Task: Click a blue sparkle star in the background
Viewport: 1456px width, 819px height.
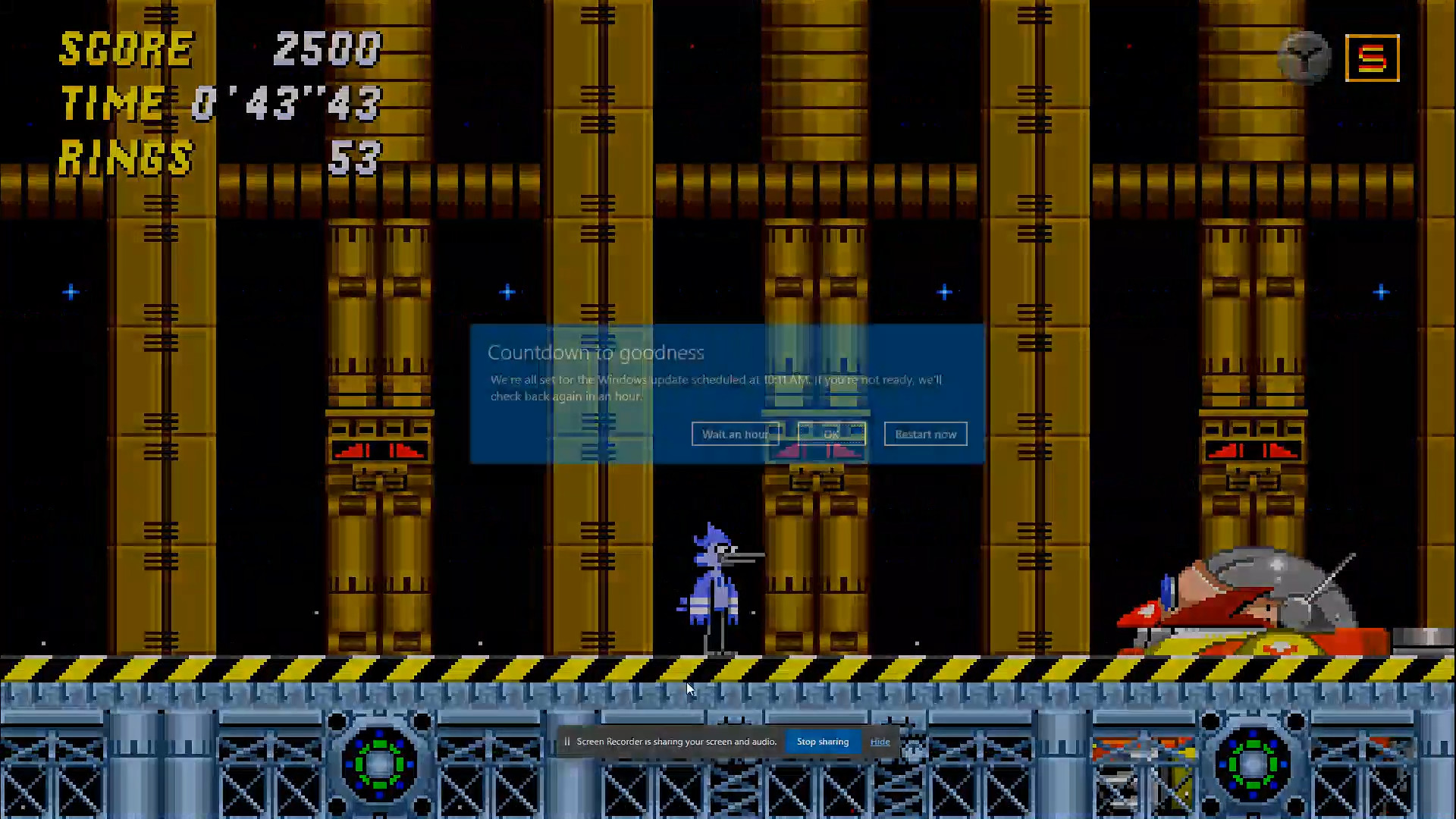Action: [507, 292]
